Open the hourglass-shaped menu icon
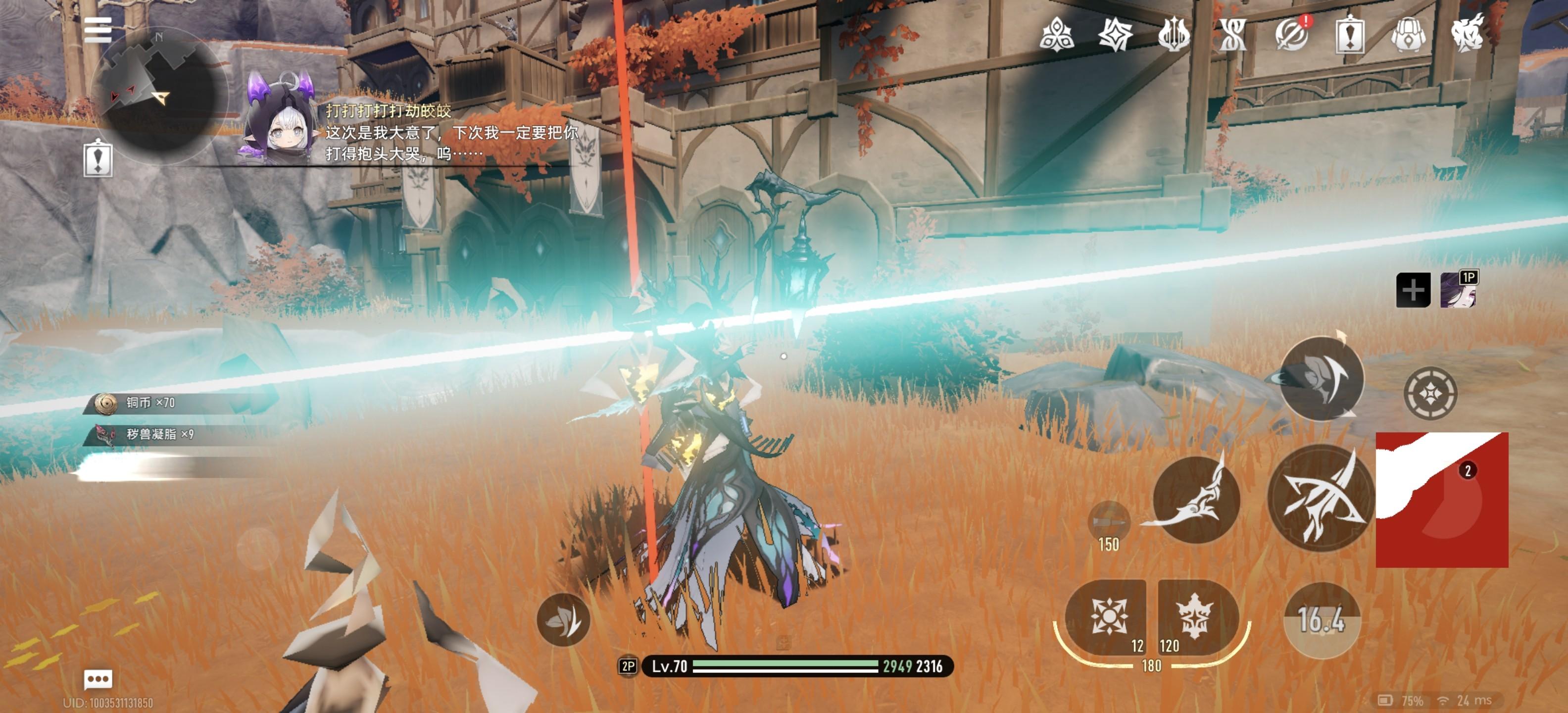The width and height of the screenshot is (1568, 713). (1232, 35)
